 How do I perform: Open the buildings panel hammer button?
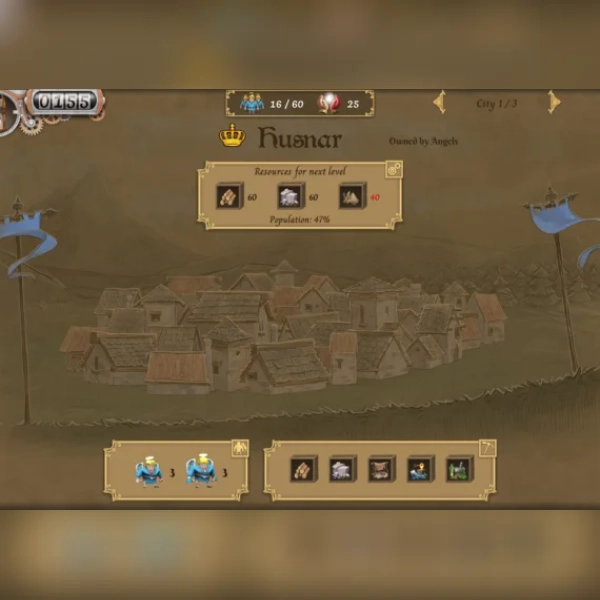pyautogui.click(x=487, y=448)
